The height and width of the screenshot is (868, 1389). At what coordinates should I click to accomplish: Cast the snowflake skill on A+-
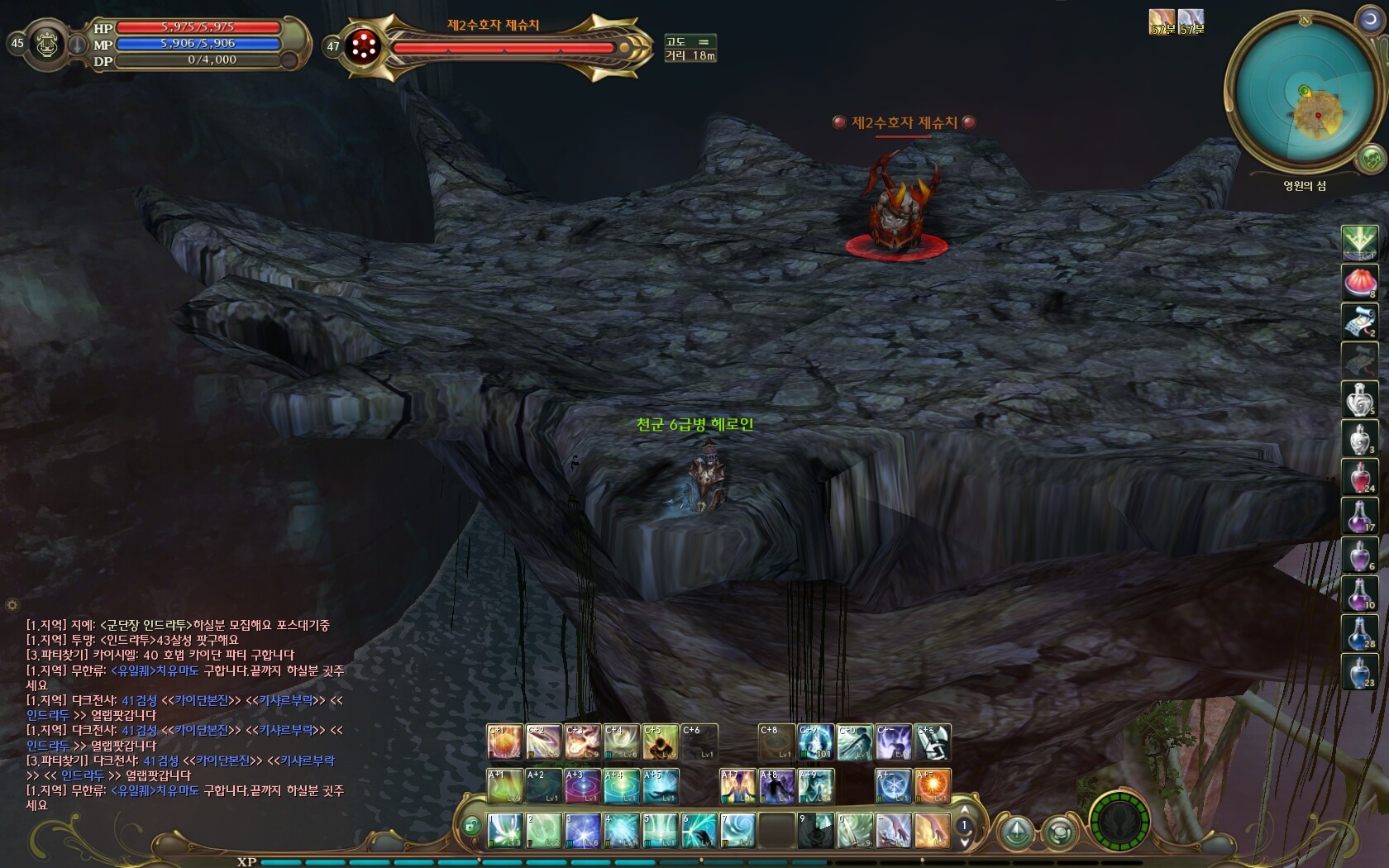pyautogui.click(x=894, y=786)
